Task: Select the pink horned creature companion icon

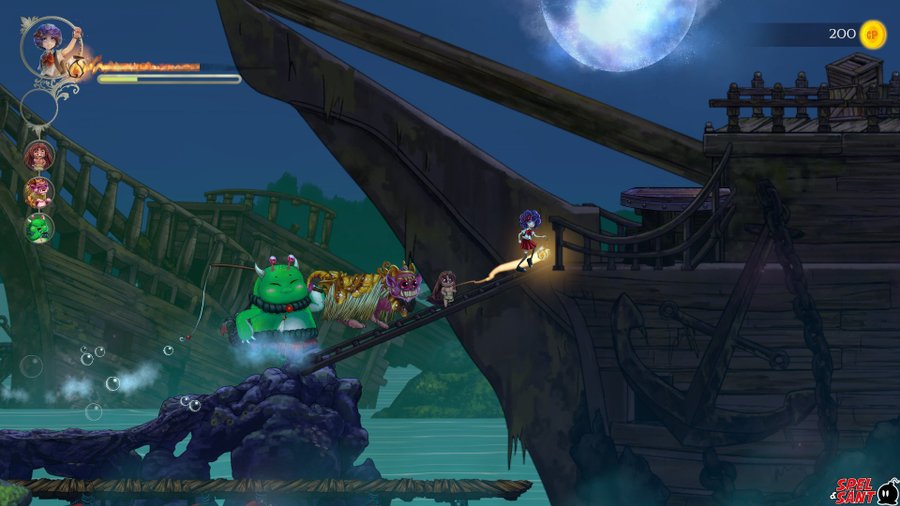Action: (39, 191)
